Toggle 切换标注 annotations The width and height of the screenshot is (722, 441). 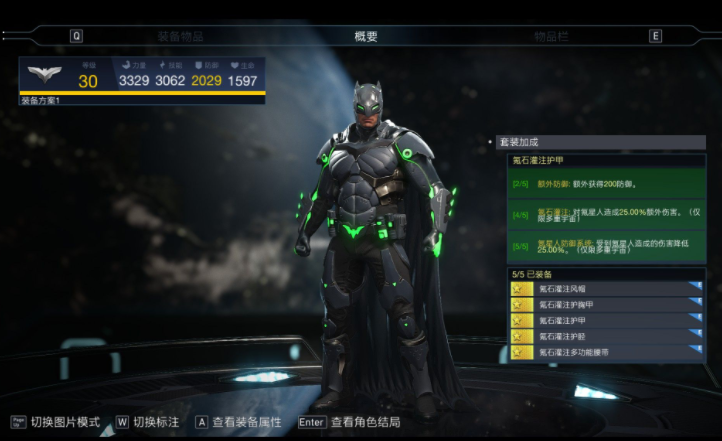click(152, 422)
